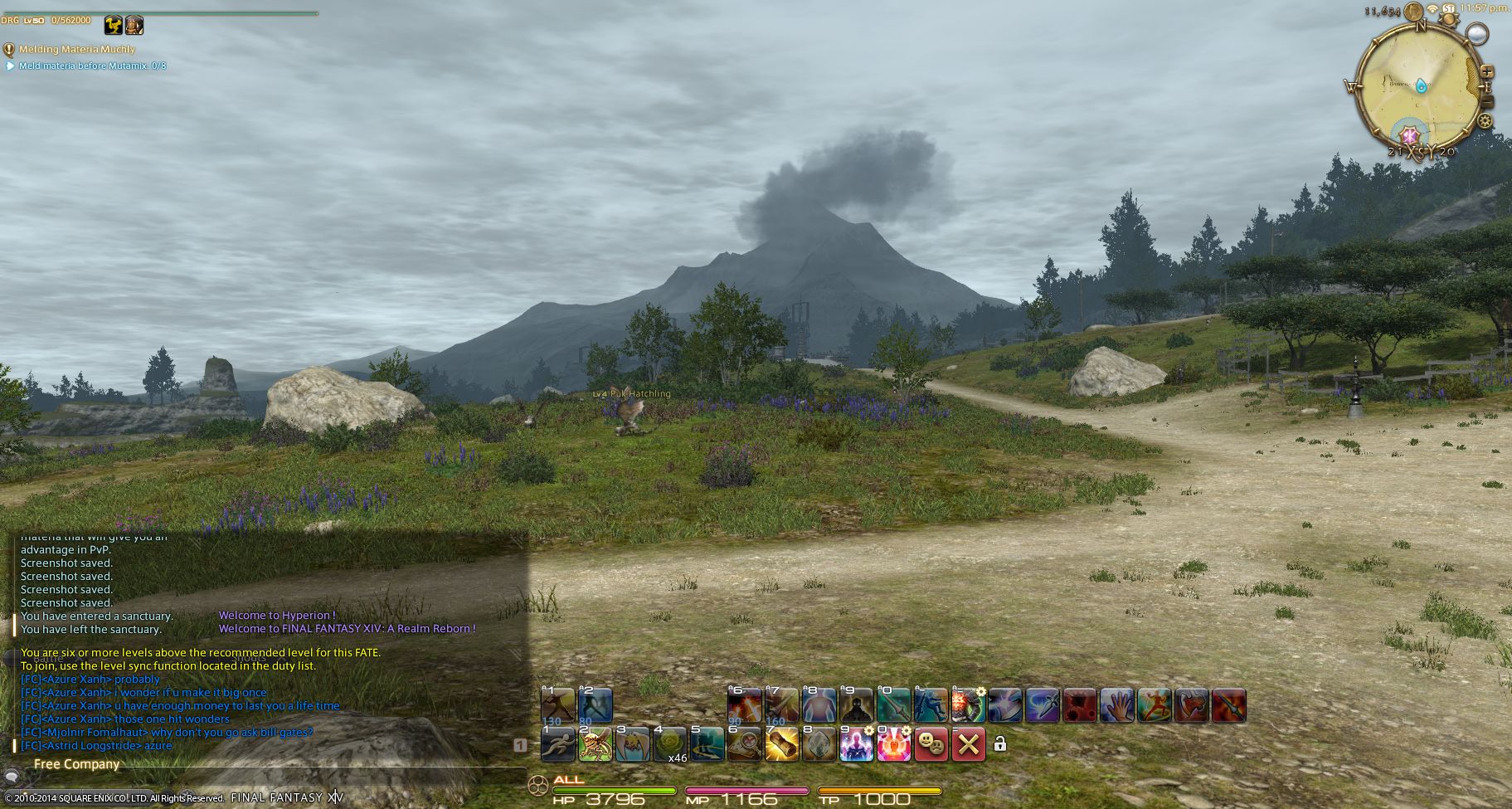This screenshot has height=809, width=1512.
Task: Click the cloudy weather indicator icon
Action: 1476,33
